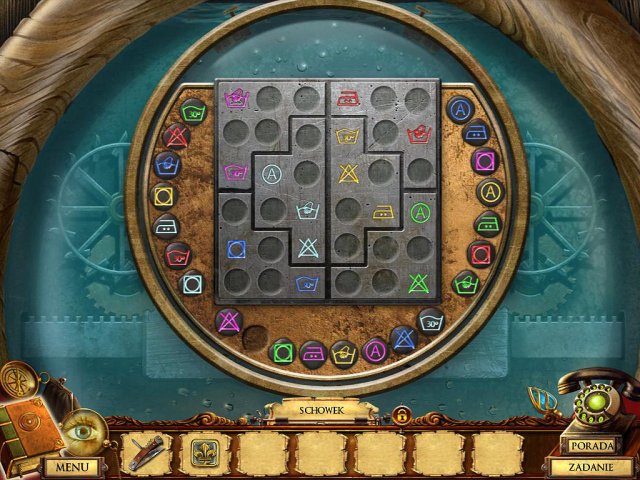
Task: Open the MENU button
Action: (x=71, y=466)
